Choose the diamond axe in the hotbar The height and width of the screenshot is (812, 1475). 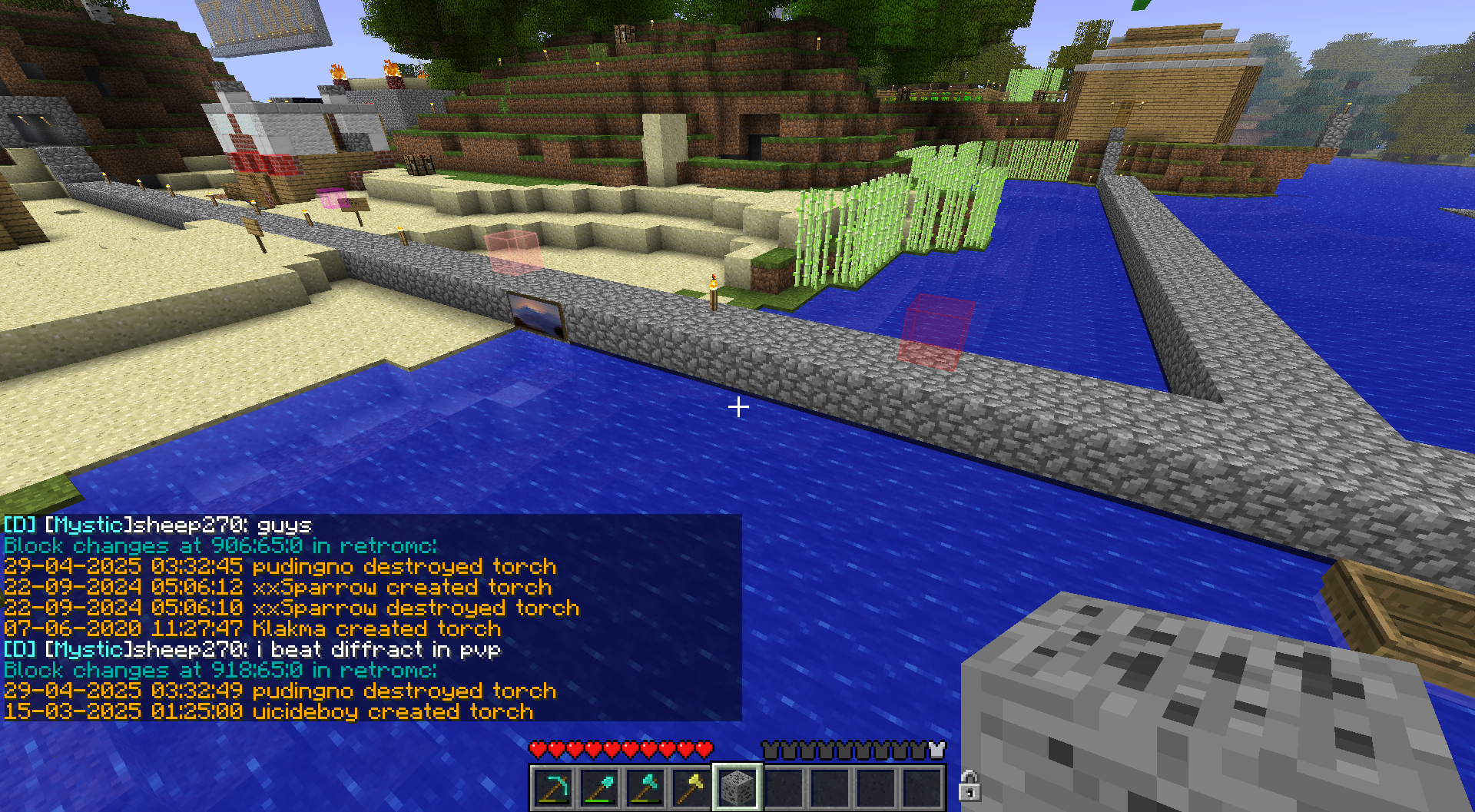click(645, 787)
